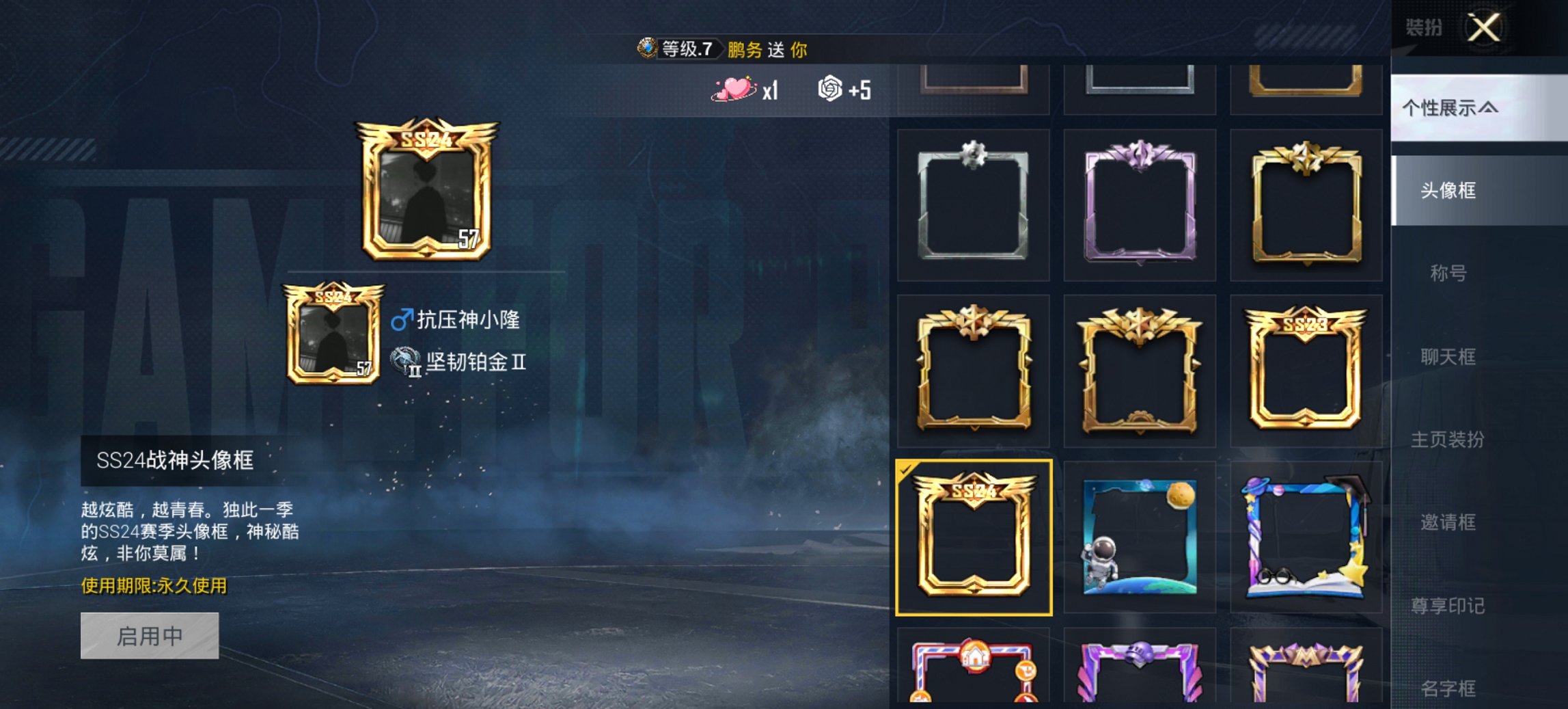Click the +5 token reward icon

(829, 90)
